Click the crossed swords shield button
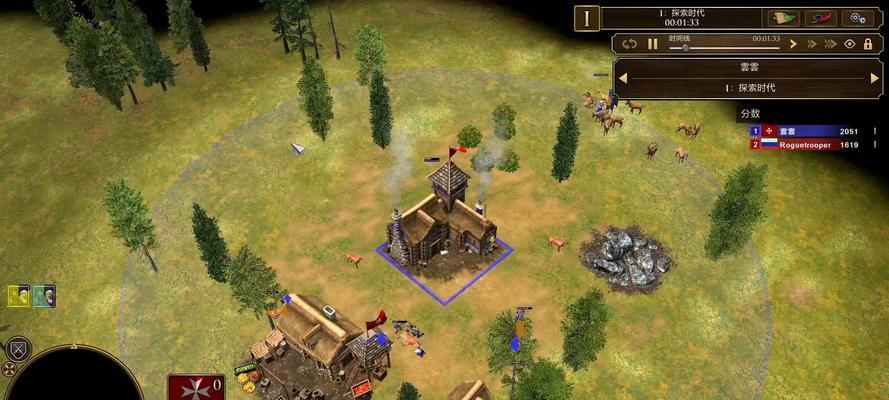The image size is (889, 400). point(17,350)
